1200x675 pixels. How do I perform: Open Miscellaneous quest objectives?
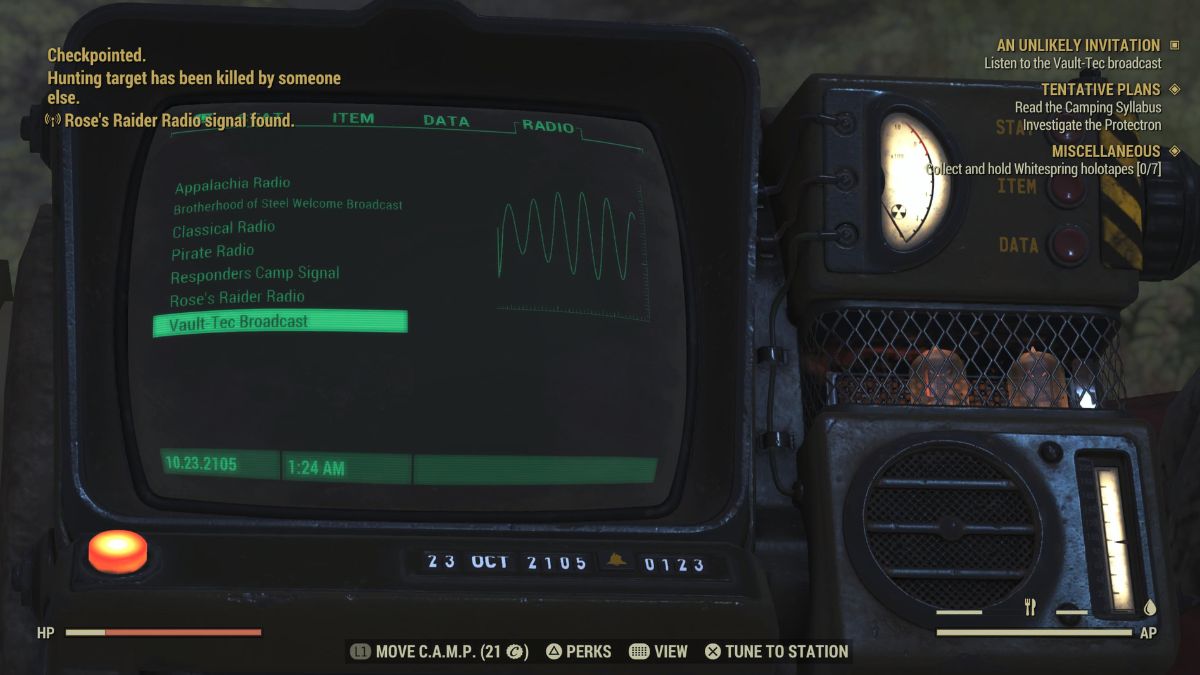1105,151
